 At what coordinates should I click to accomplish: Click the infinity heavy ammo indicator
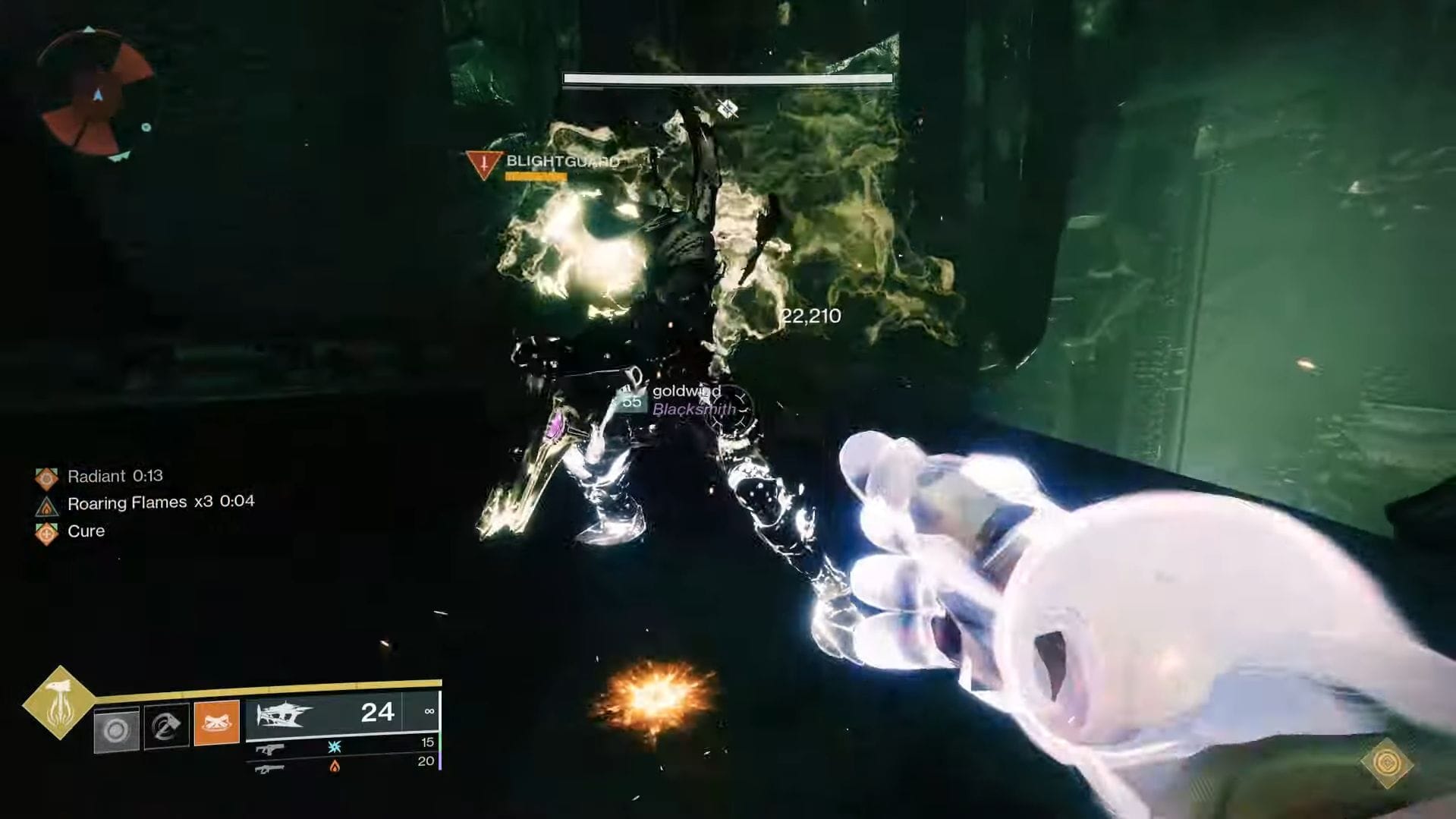point(430,711)
